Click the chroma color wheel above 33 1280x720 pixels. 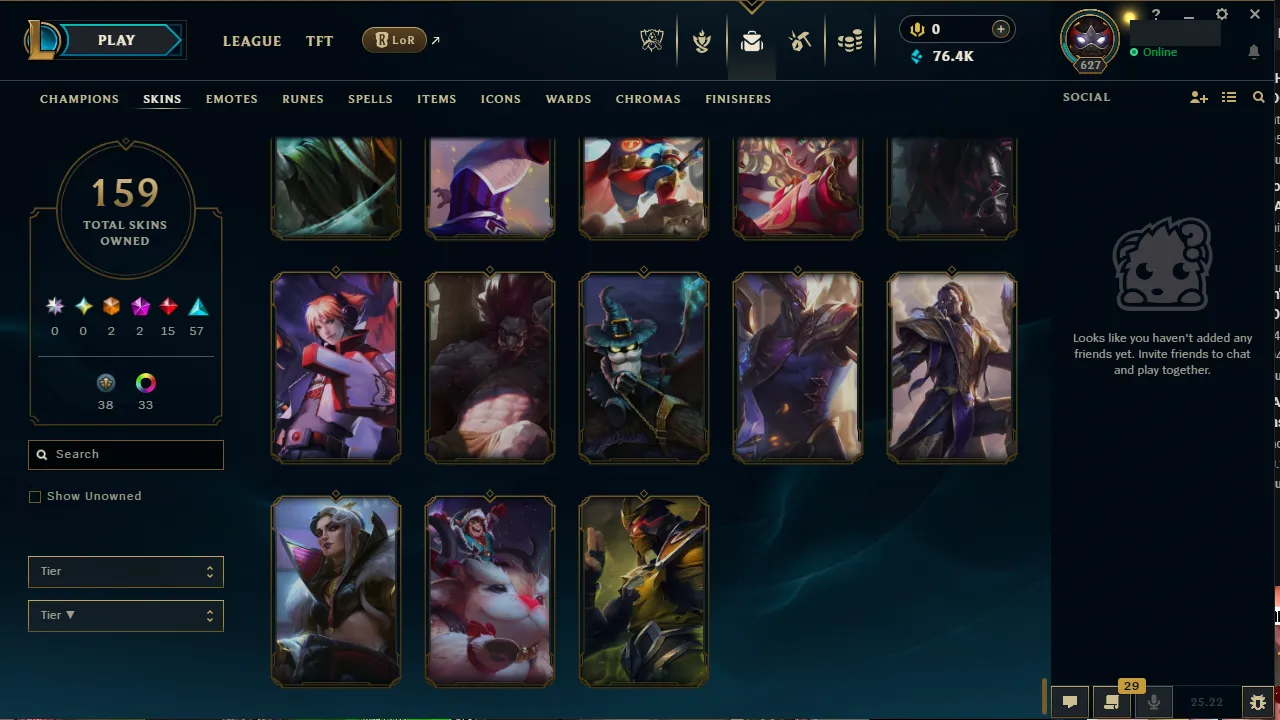point(145,382)
